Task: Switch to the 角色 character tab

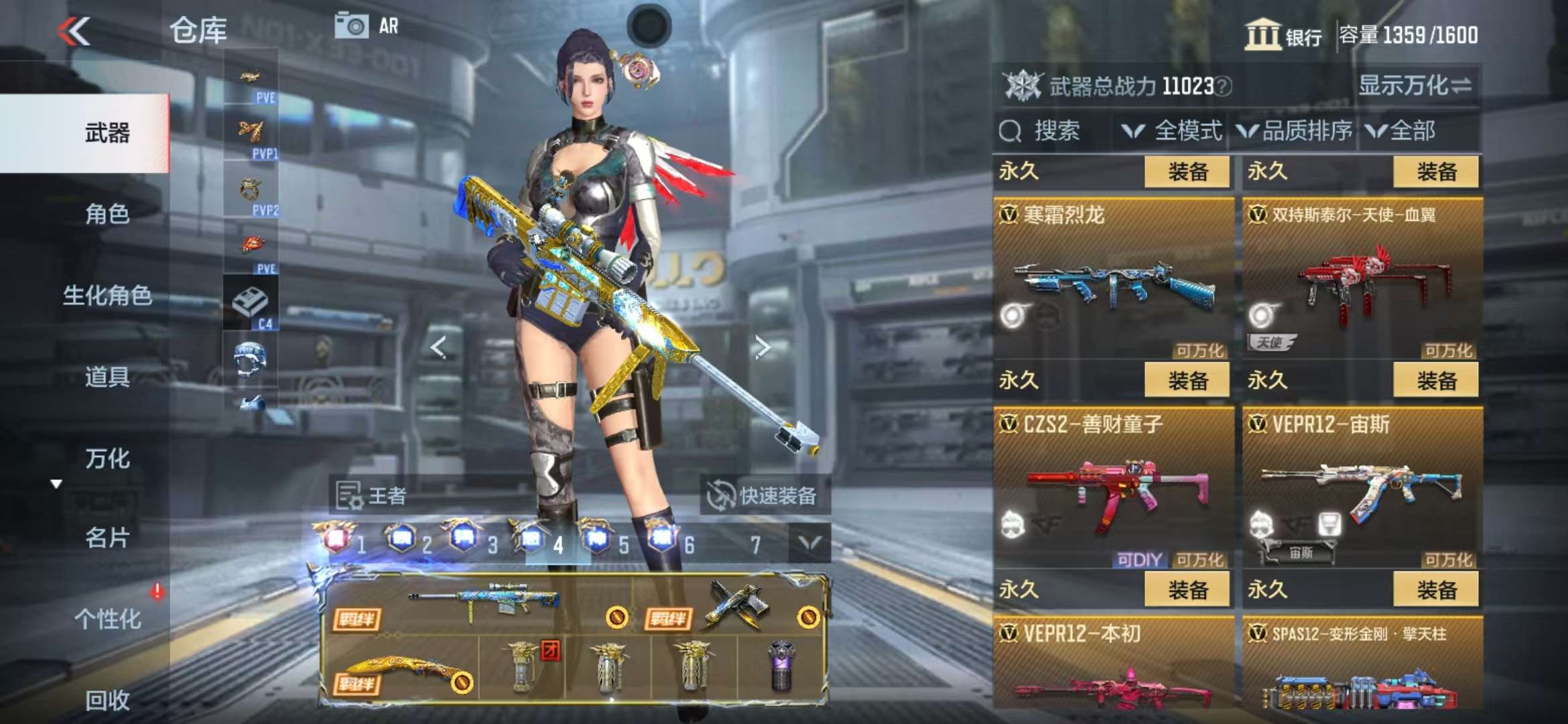Action: [x=107, y=214]
